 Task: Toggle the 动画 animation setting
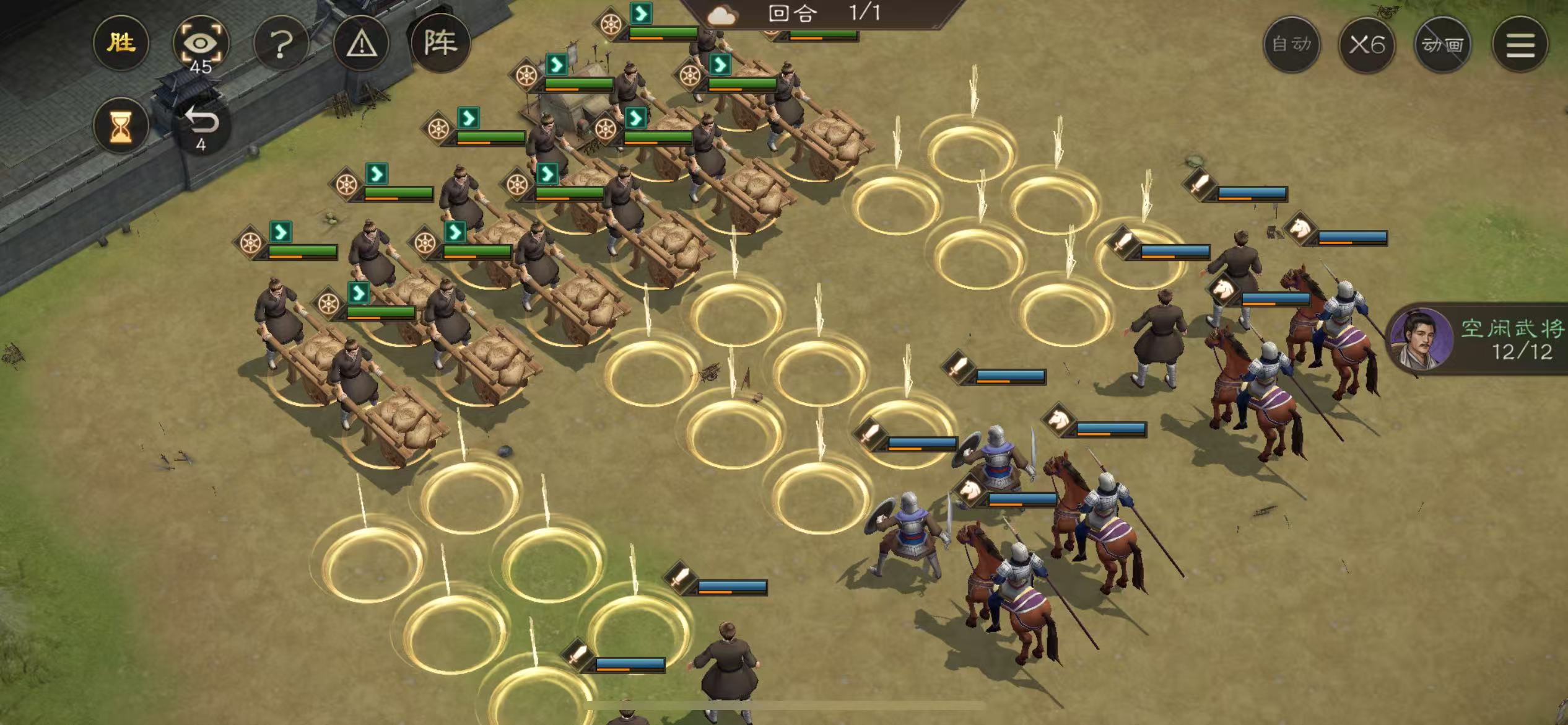click(1443, 45)
